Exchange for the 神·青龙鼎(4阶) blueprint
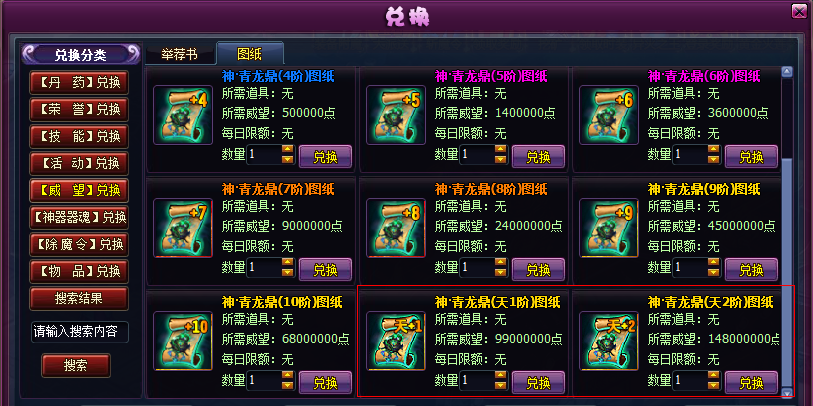The height and width of the screenshot is (406, 813). [325, 156]
